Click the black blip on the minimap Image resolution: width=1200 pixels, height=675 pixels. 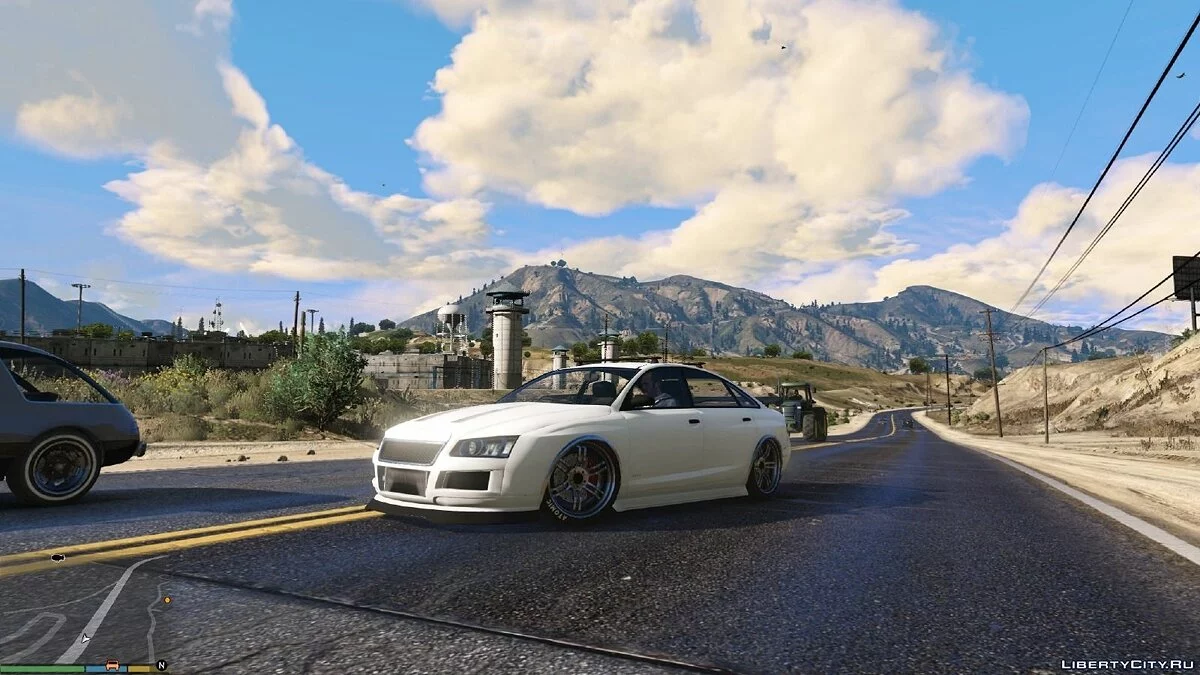57,557
